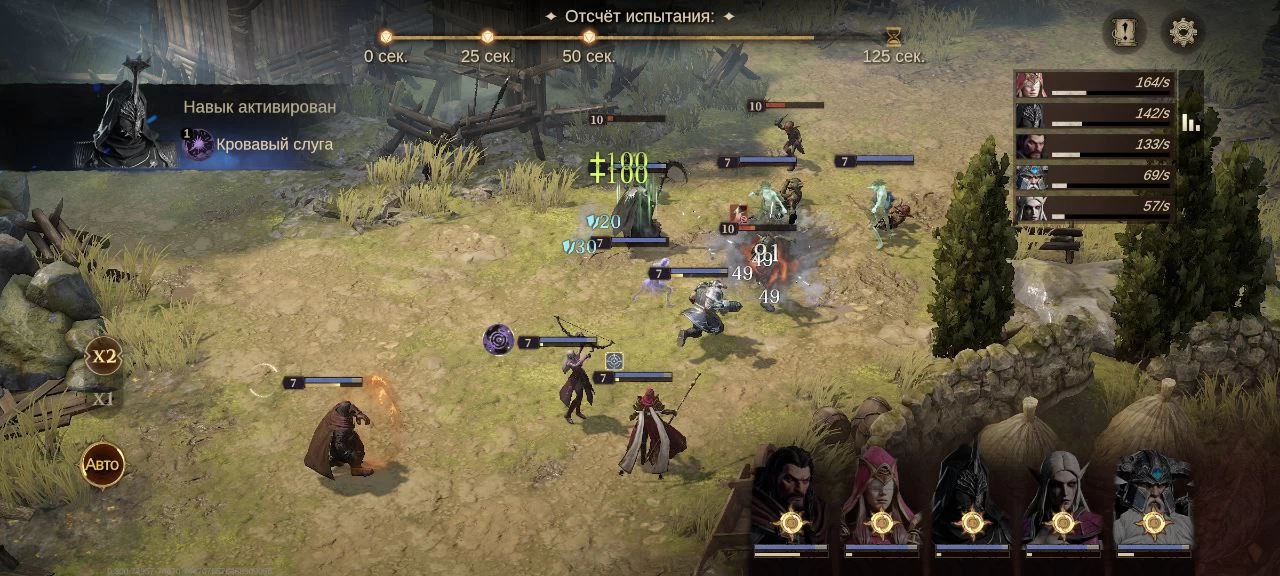This screenshot has height=576, width=1280.
Task: Toggle the damage statistics bar-chart panel
Action: pyautogui.click(x=1190, y=122)
